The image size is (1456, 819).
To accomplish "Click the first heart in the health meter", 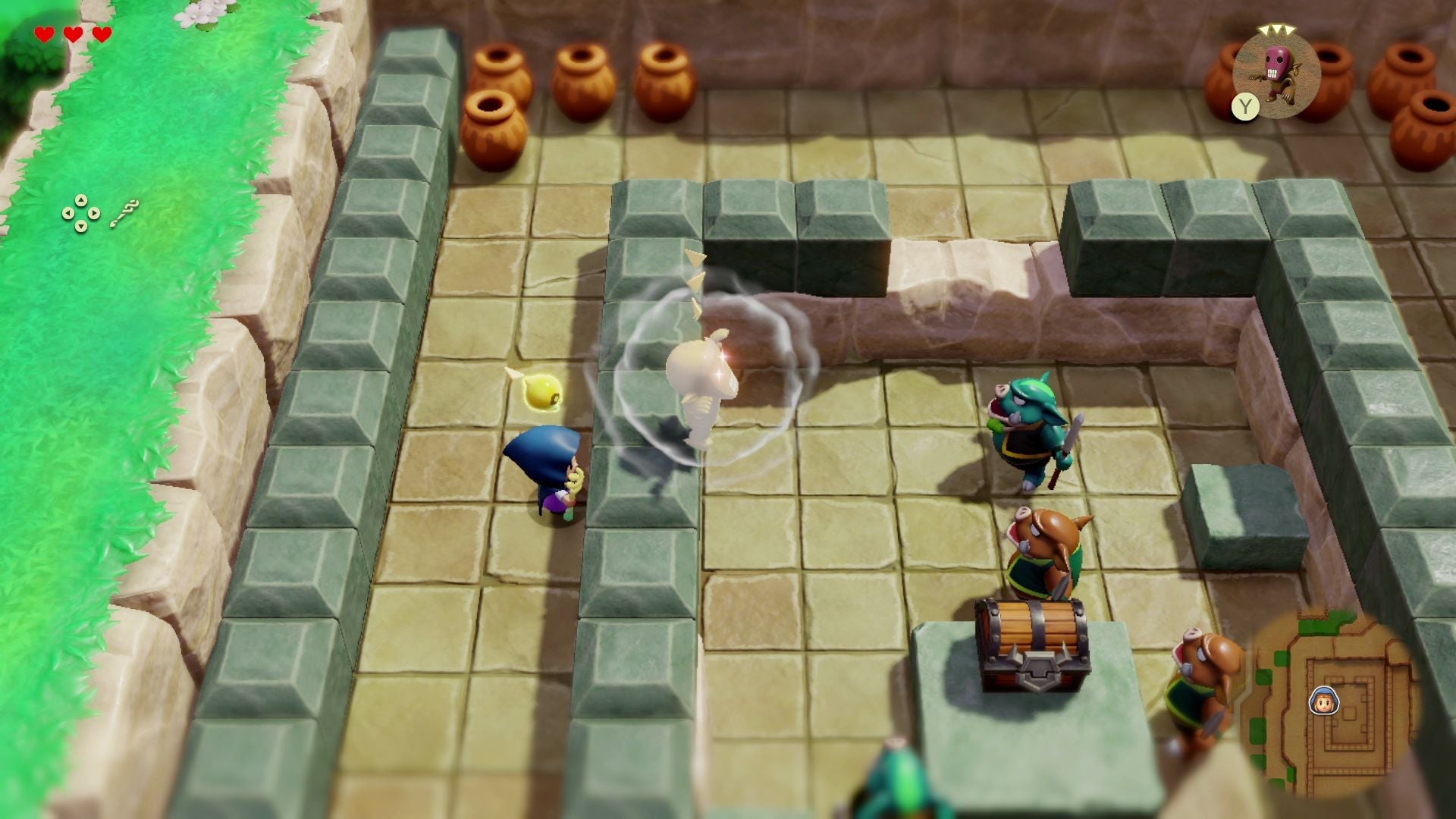I will point(44,34).
